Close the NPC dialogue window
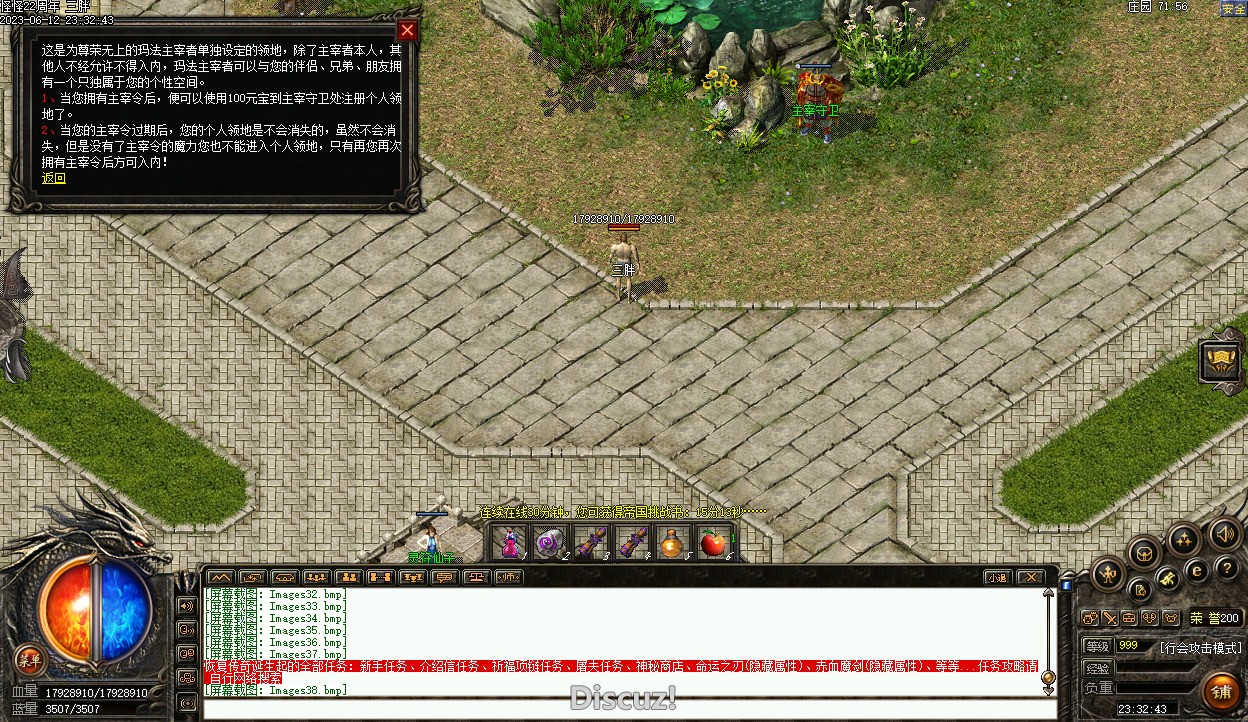 (x=406, y=30)
